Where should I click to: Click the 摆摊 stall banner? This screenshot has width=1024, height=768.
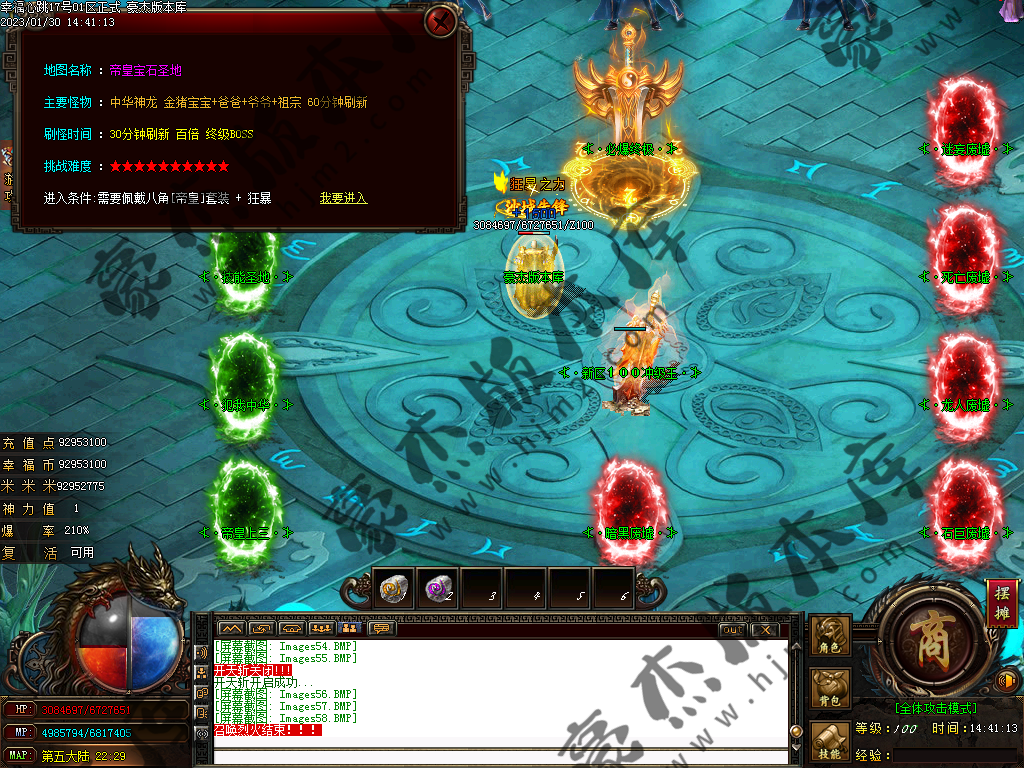(1001, 602)
